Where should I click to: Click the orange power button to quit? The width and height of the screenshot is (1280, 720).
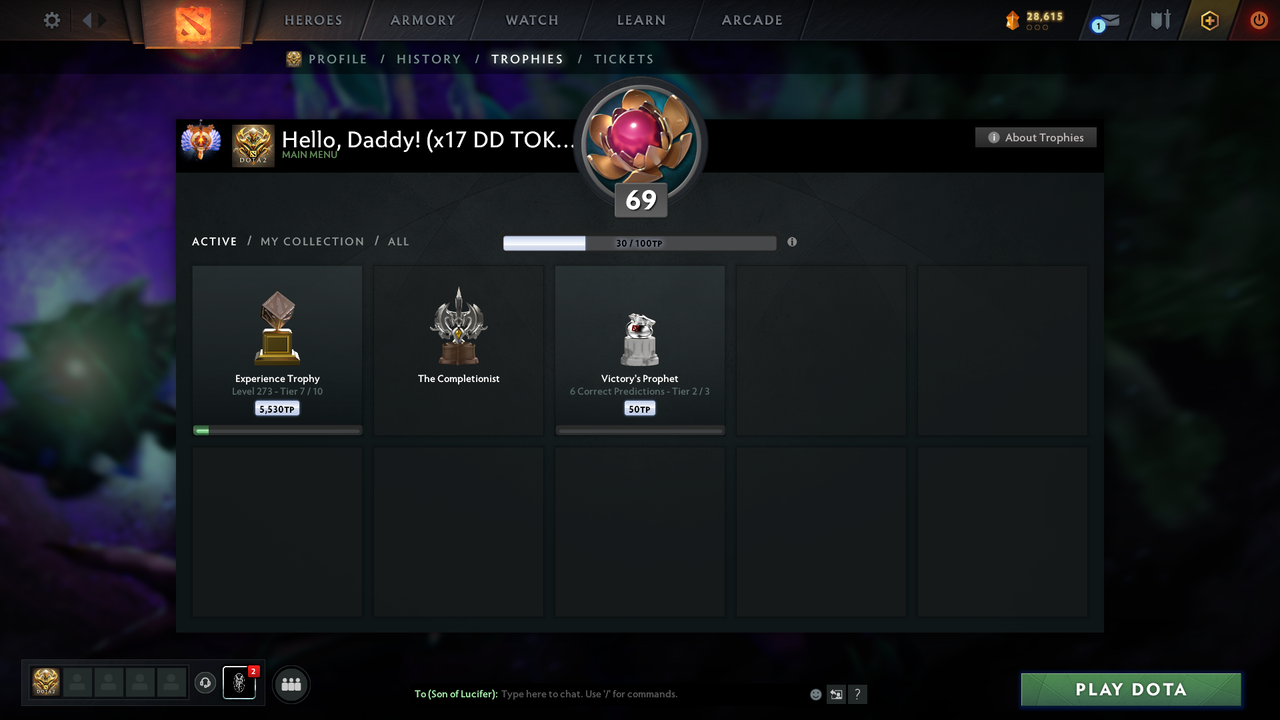tap(1258, 20)
